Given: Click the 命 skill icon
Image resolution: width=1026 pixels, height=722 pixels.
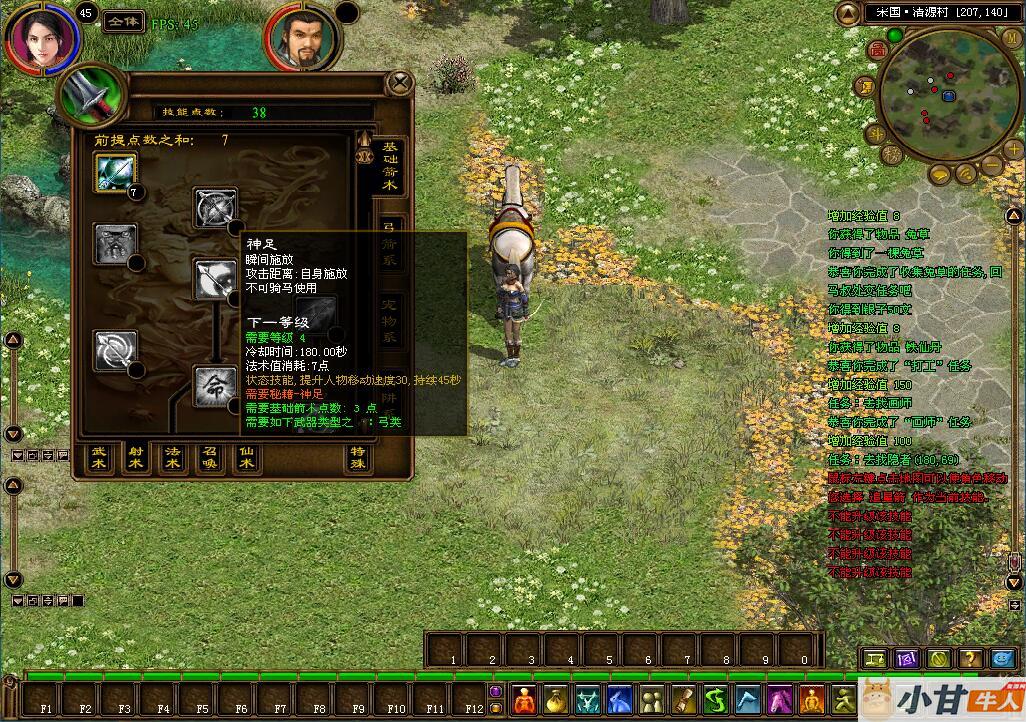Looking at the screenshot, I should tap(214, 387).
